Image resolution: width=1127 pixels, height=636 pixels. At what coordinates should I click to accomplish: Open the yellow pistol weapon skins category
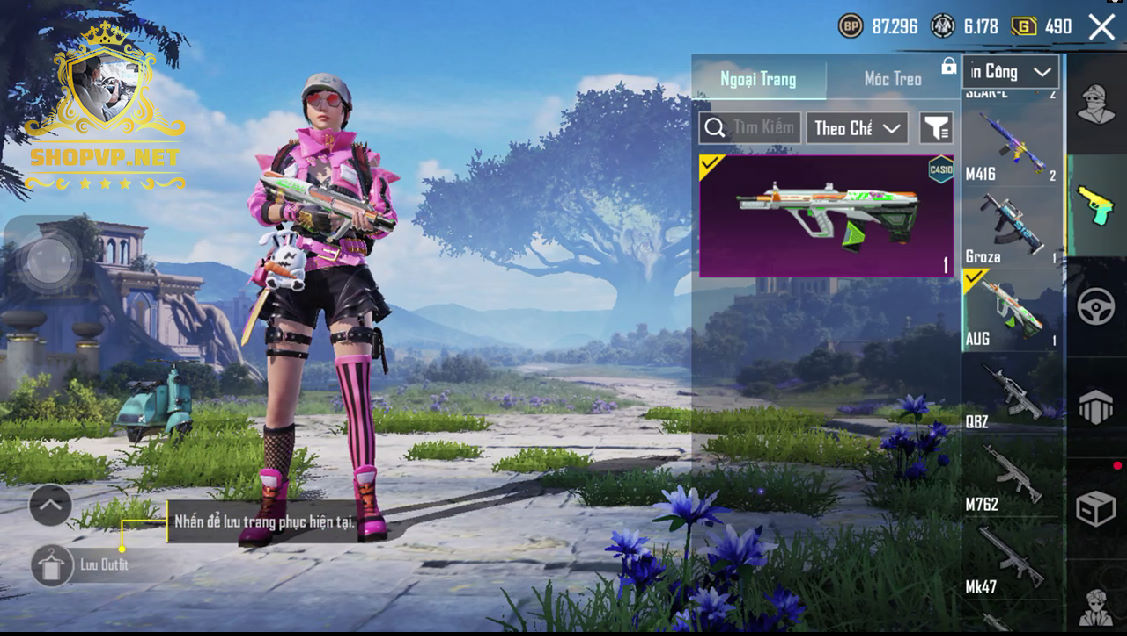(x=1096, y=204)
